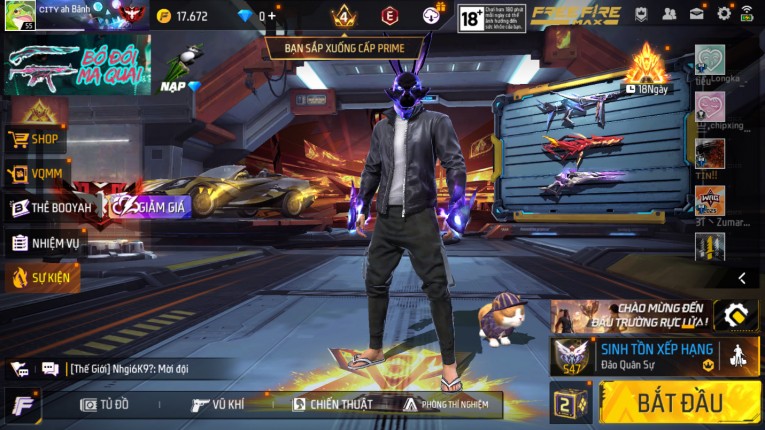Click the NẠP diamond top-up icon
Screen dimensions: 765x430
tap(179, 70)
